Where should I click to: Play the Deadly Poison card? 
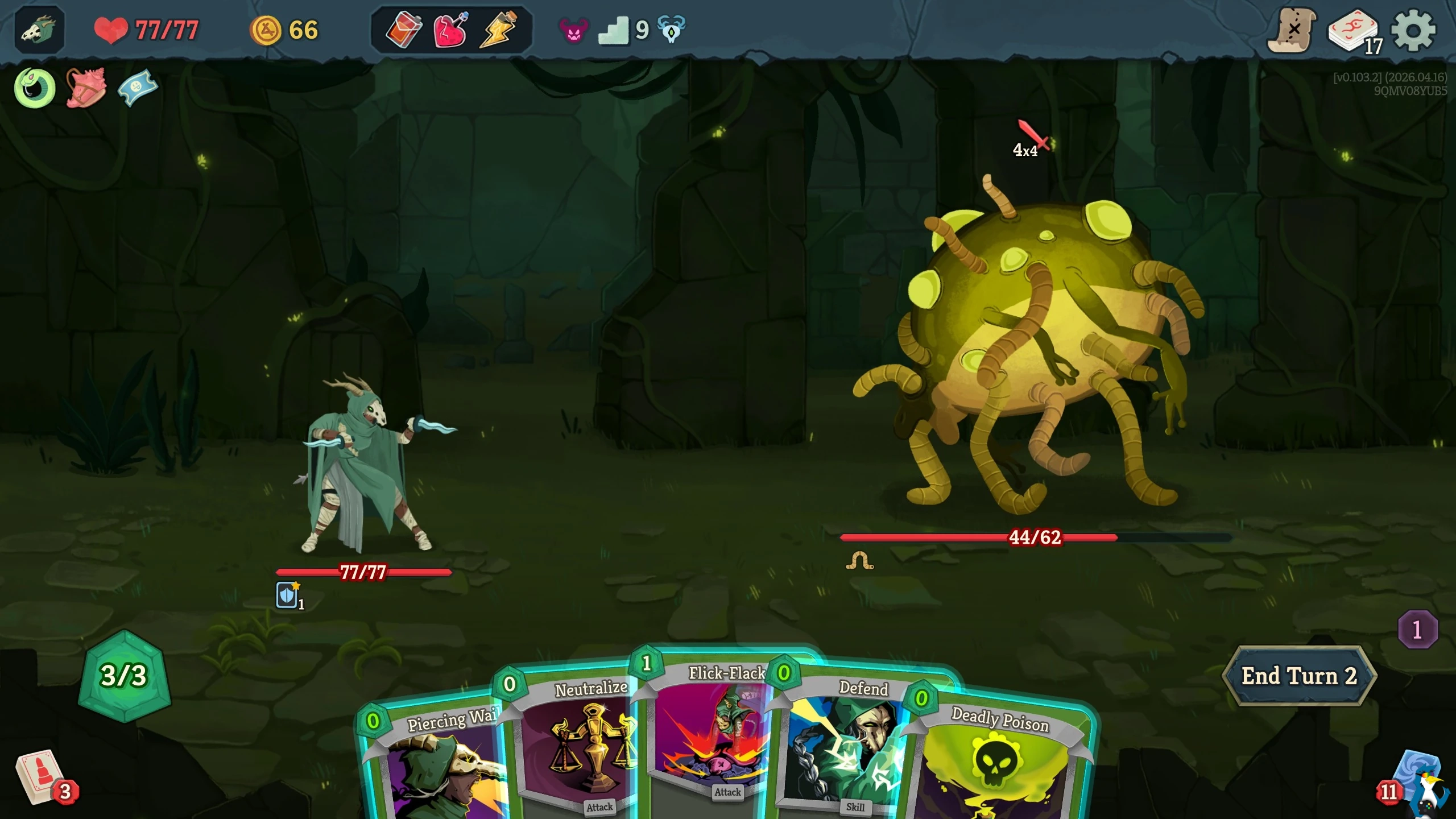pyautogui.click(x=1001, y=762)
